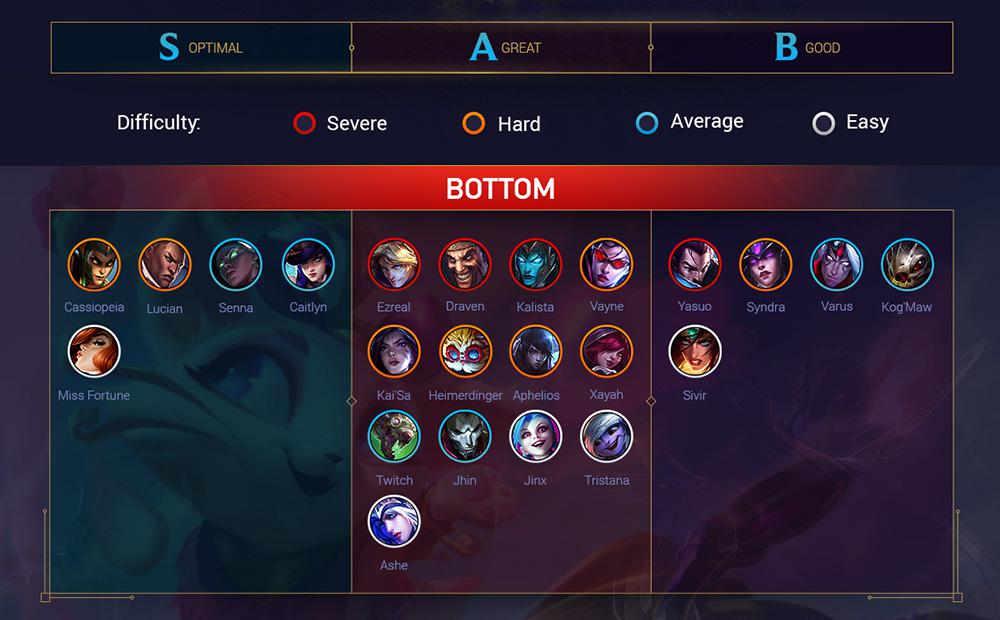Click Kalista's champion icon

point(536,265)
